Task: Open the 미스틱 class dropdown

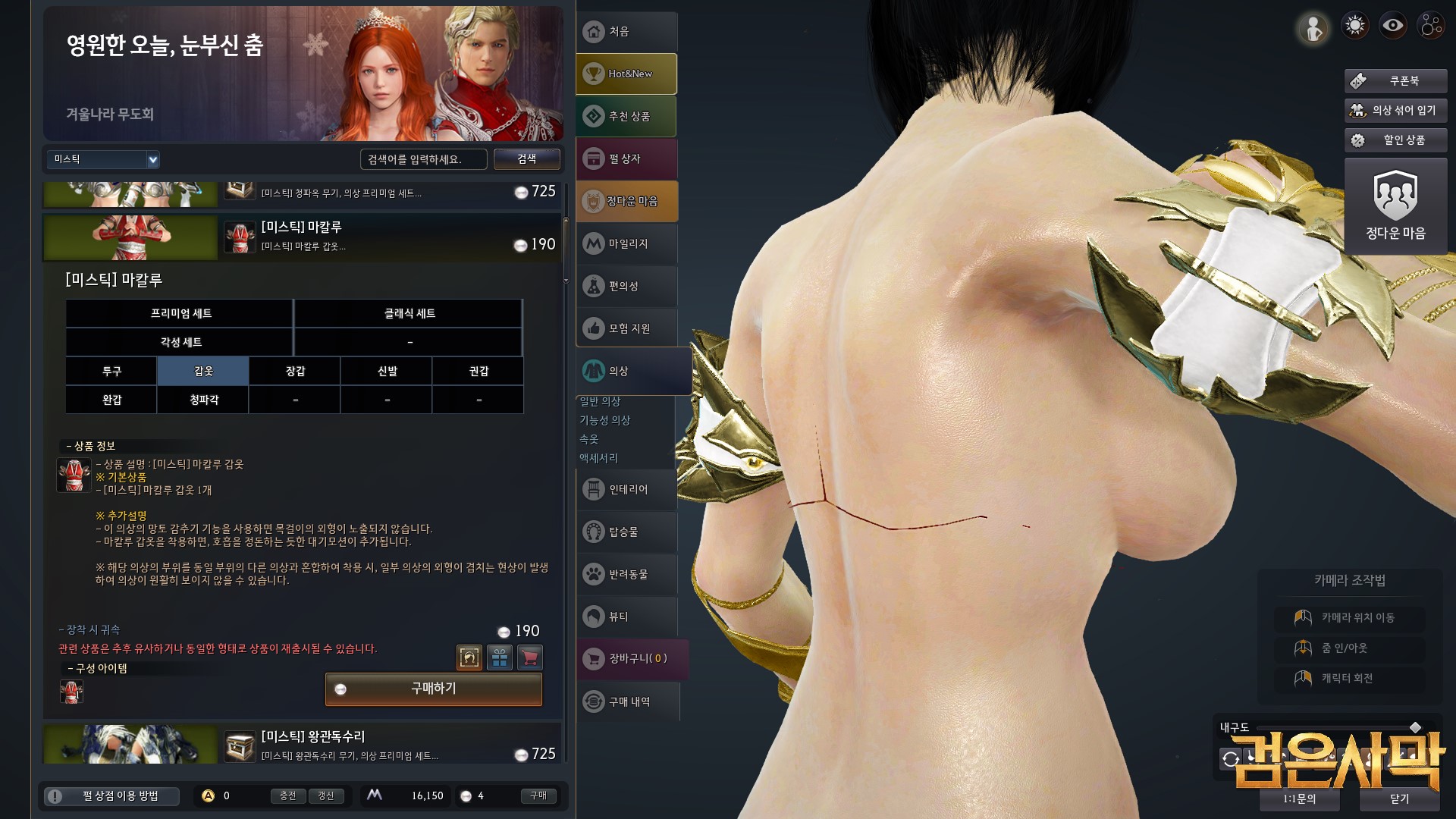Action: coord(103,159)
